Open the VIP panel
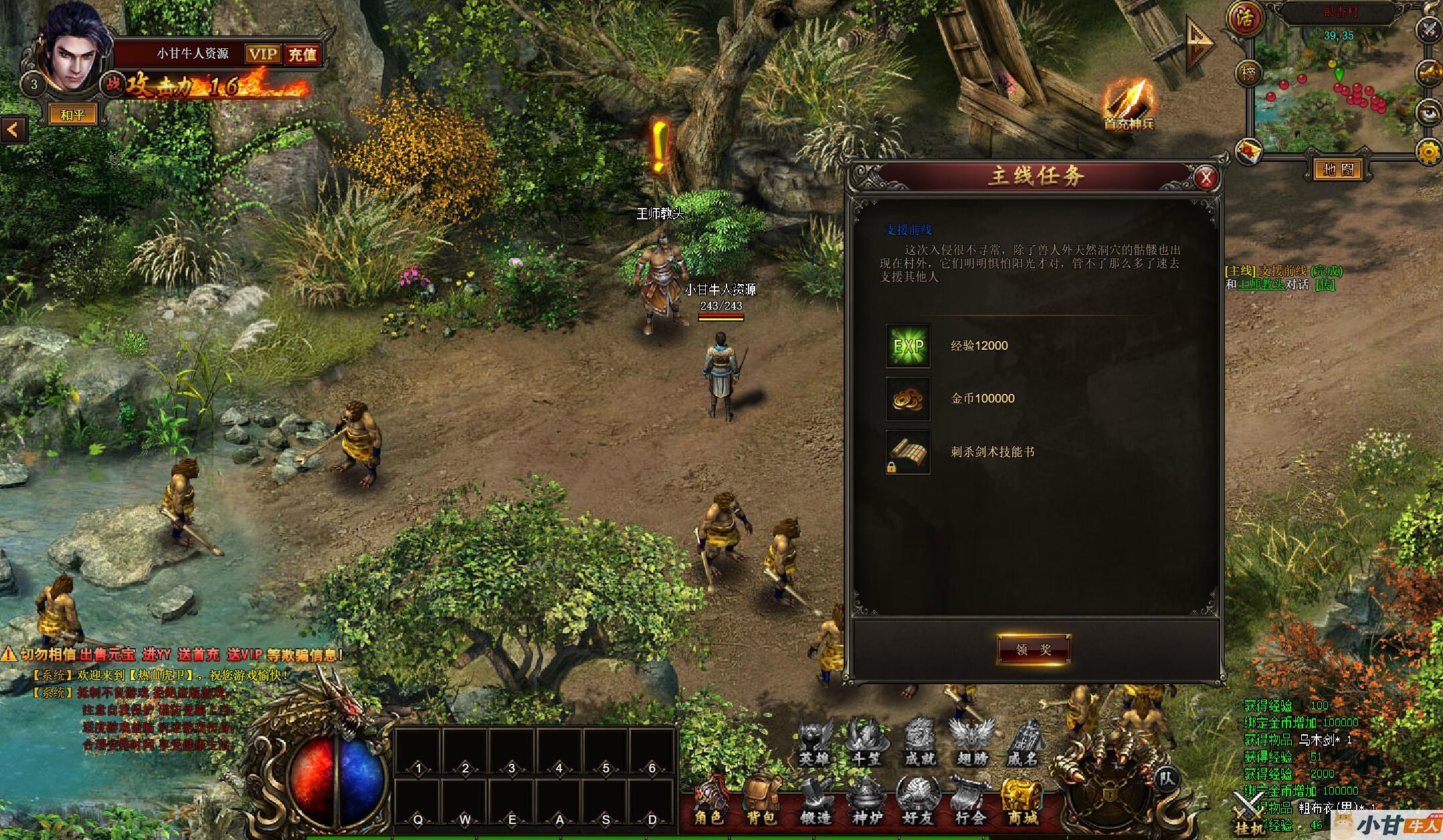Image resolution: width=1443 pixels, height=840 pixels. click(262, 54)
